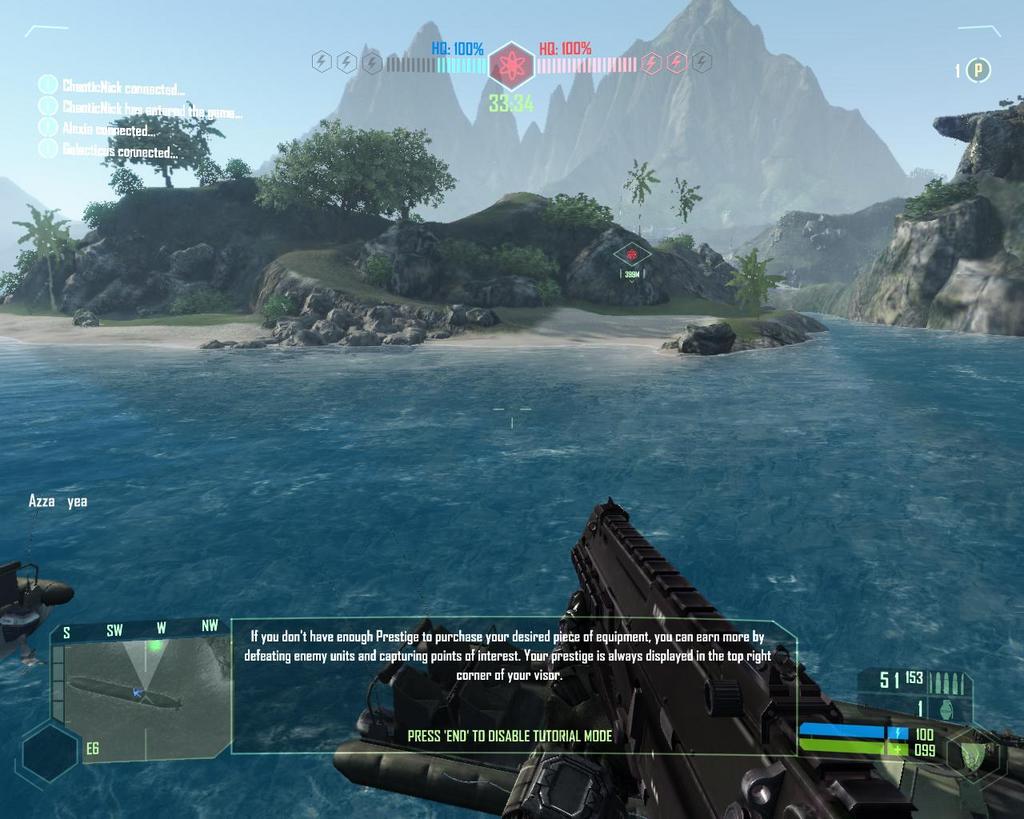
Task: Click the Prestige points P icon
Action: (x=980, y=70)
